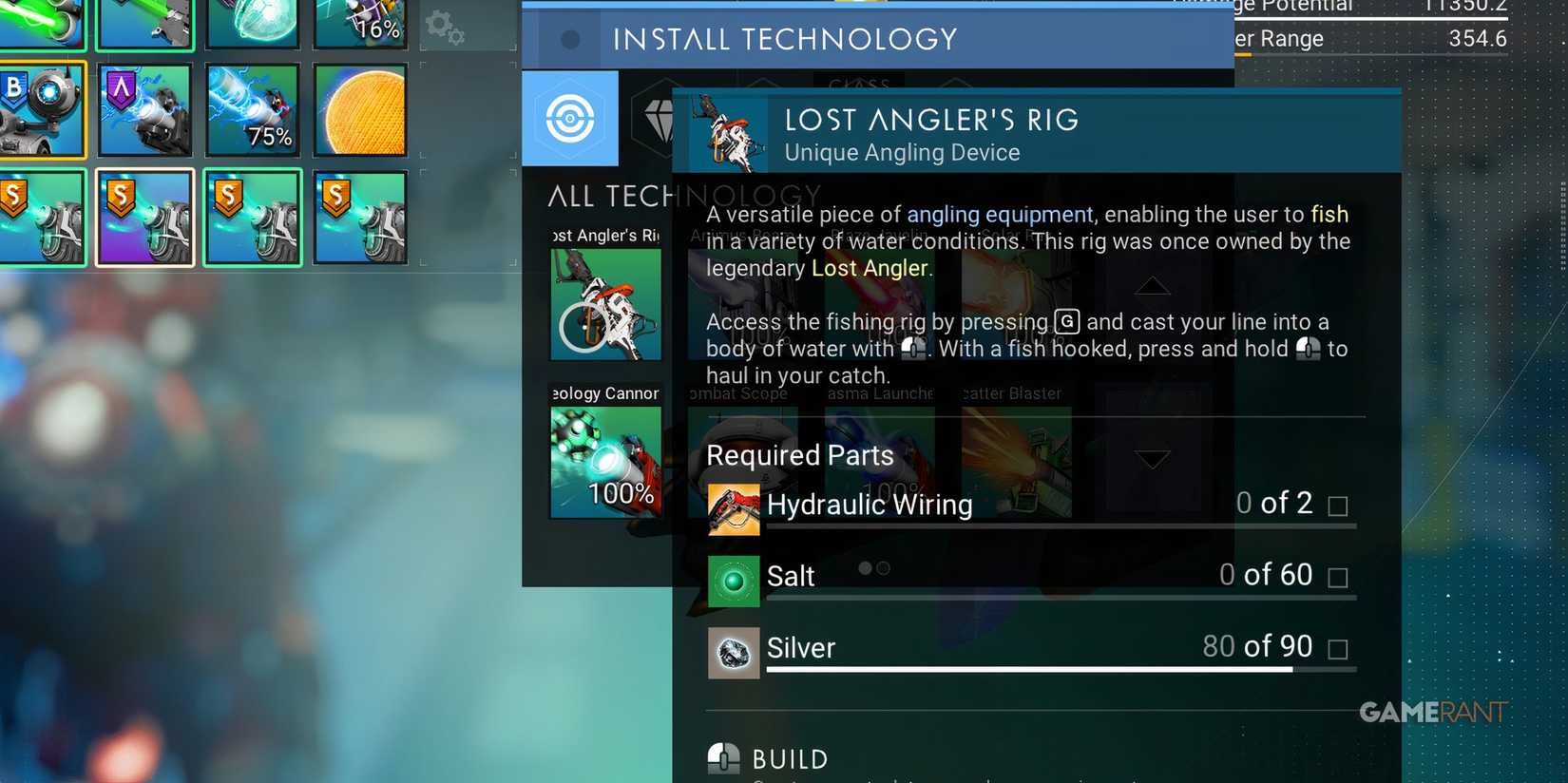Click the upward scroll arrow
Viewport: 1568px width, 783px height.
click(1153, 286)
